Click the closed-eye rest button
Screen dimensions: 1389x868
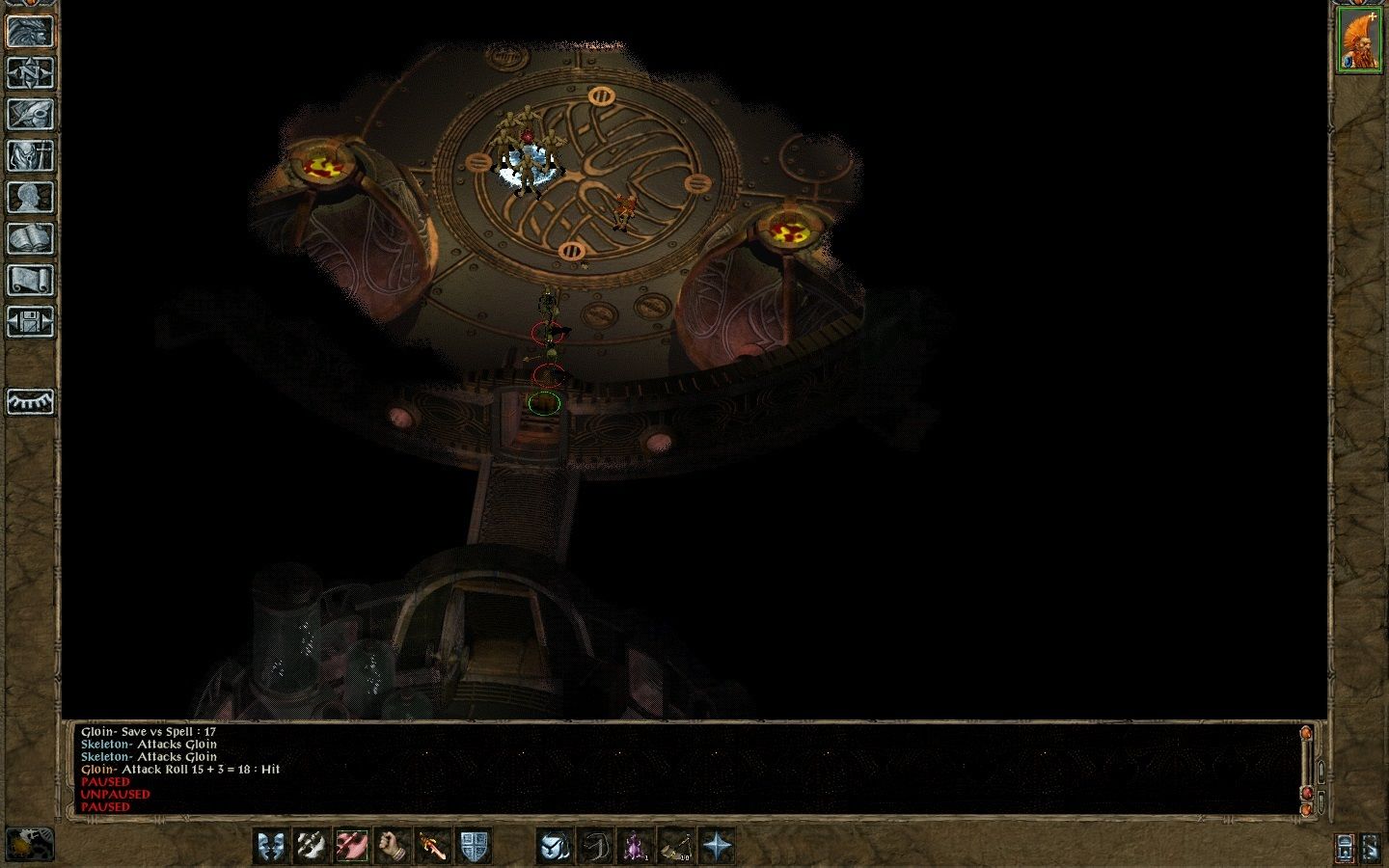click(30, 401)
